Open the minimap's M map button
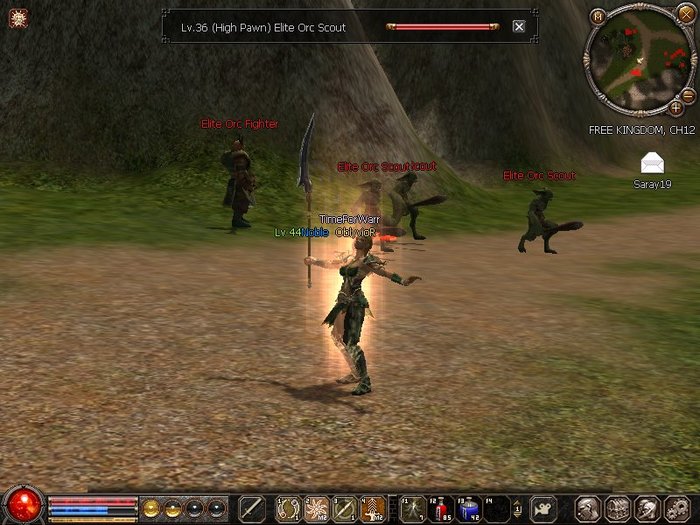The width and height of the screenshot is (700, 525). click(x=597, y=16)
